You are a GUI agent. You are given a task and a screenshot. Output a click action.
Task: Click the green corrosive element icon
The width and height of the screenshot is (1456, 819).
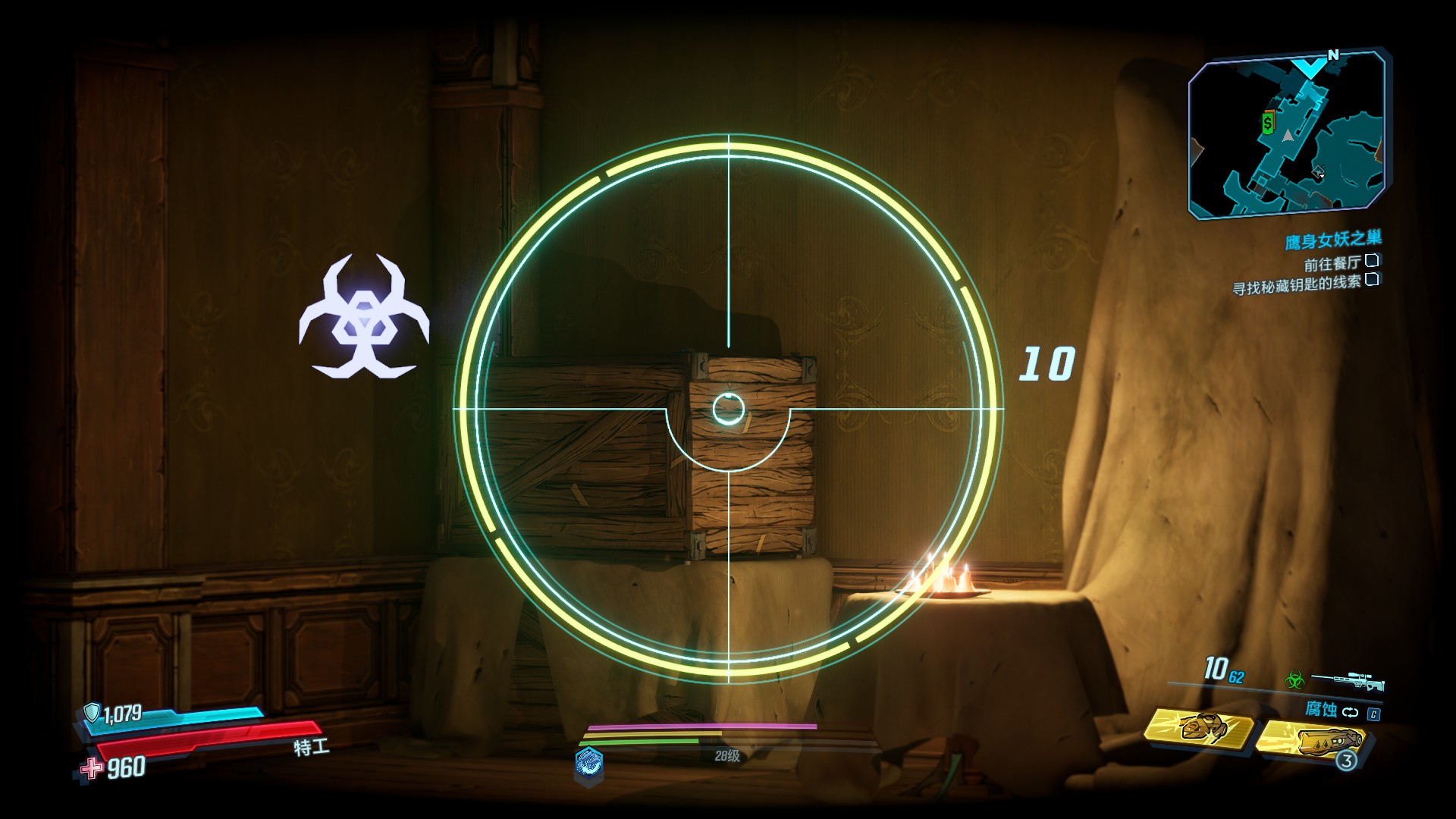(x=1294, y=680)
